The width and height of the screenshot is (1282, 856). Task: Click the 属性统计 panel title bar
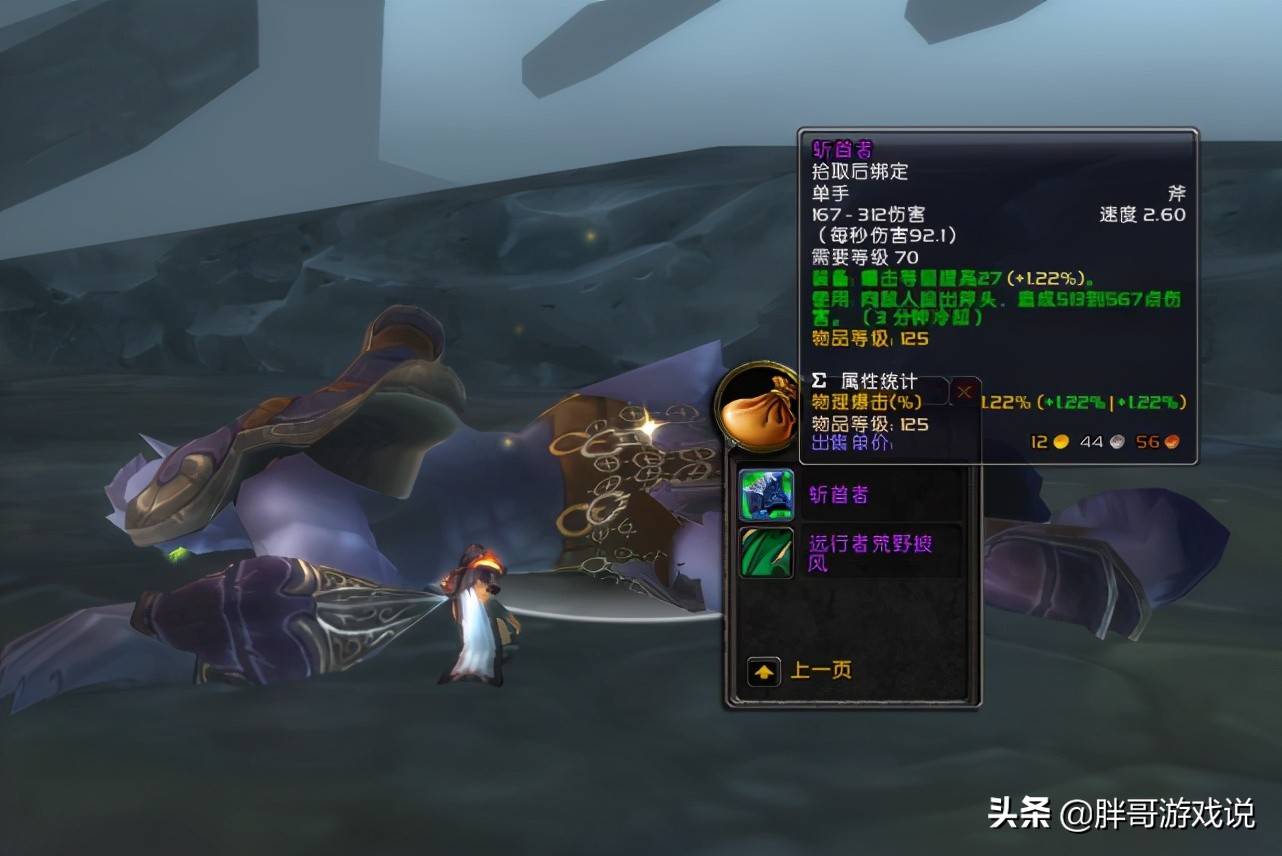[x=877, y=382]
